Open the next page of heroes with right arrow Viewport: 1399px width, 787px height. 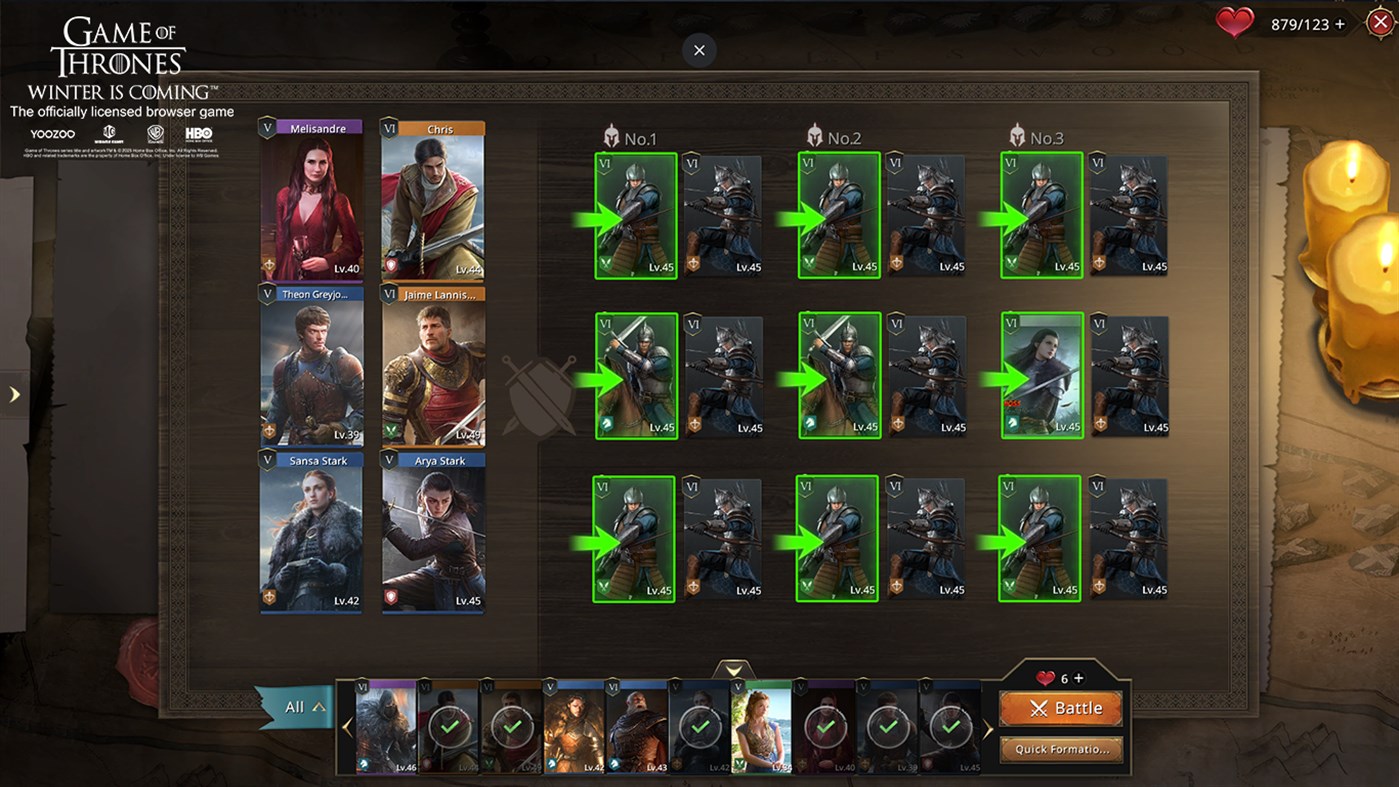[988, 727]
